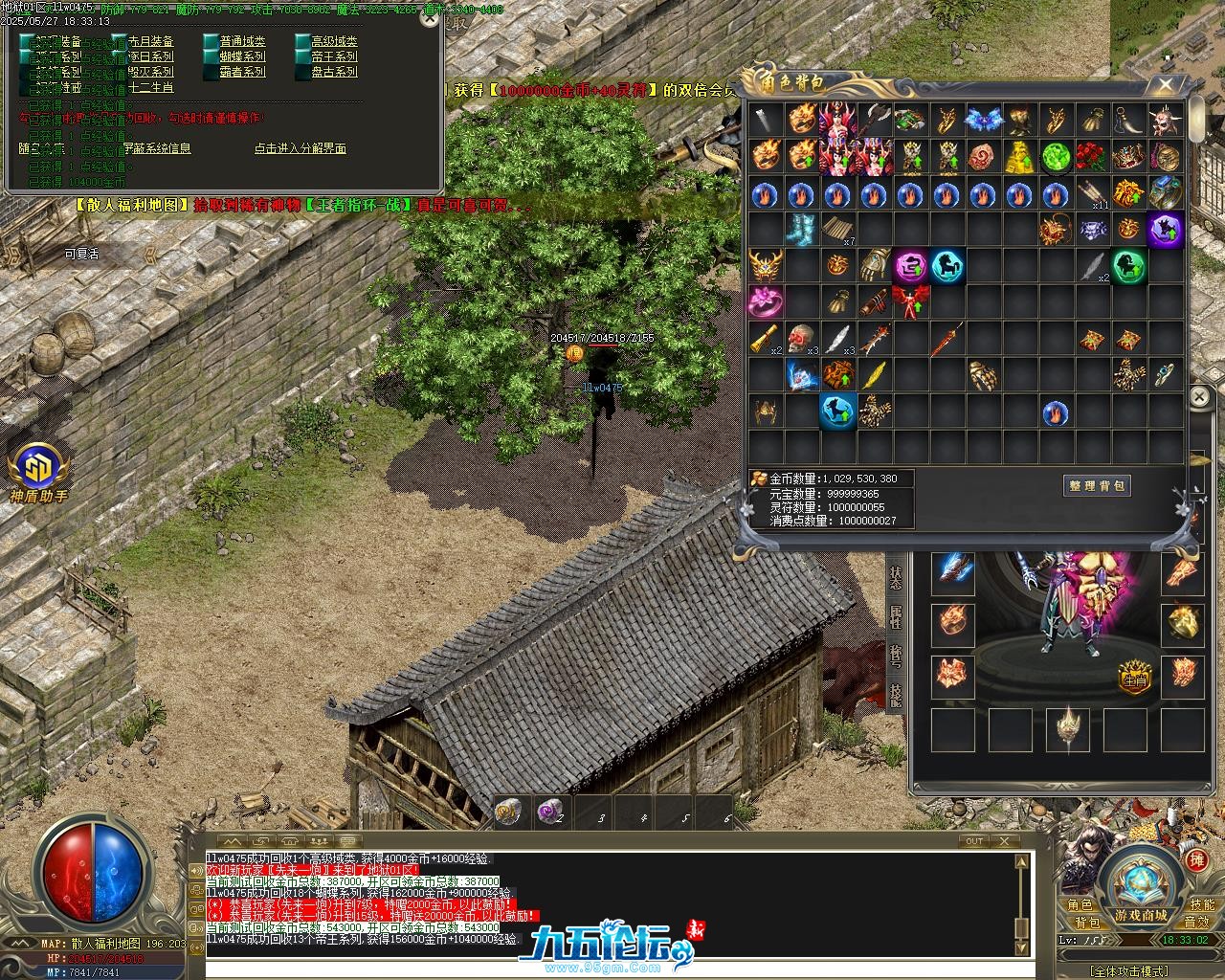Select the pink lotus ring item
1225x980 pixels.
pos(765,301)
